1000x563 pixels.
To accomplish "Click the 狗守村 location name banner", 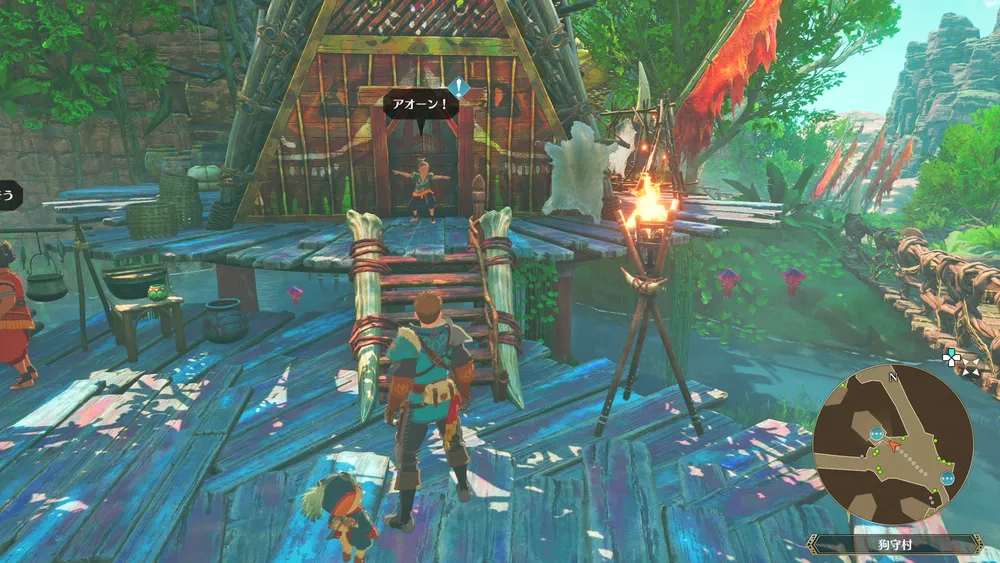I will tap(894, 545).
